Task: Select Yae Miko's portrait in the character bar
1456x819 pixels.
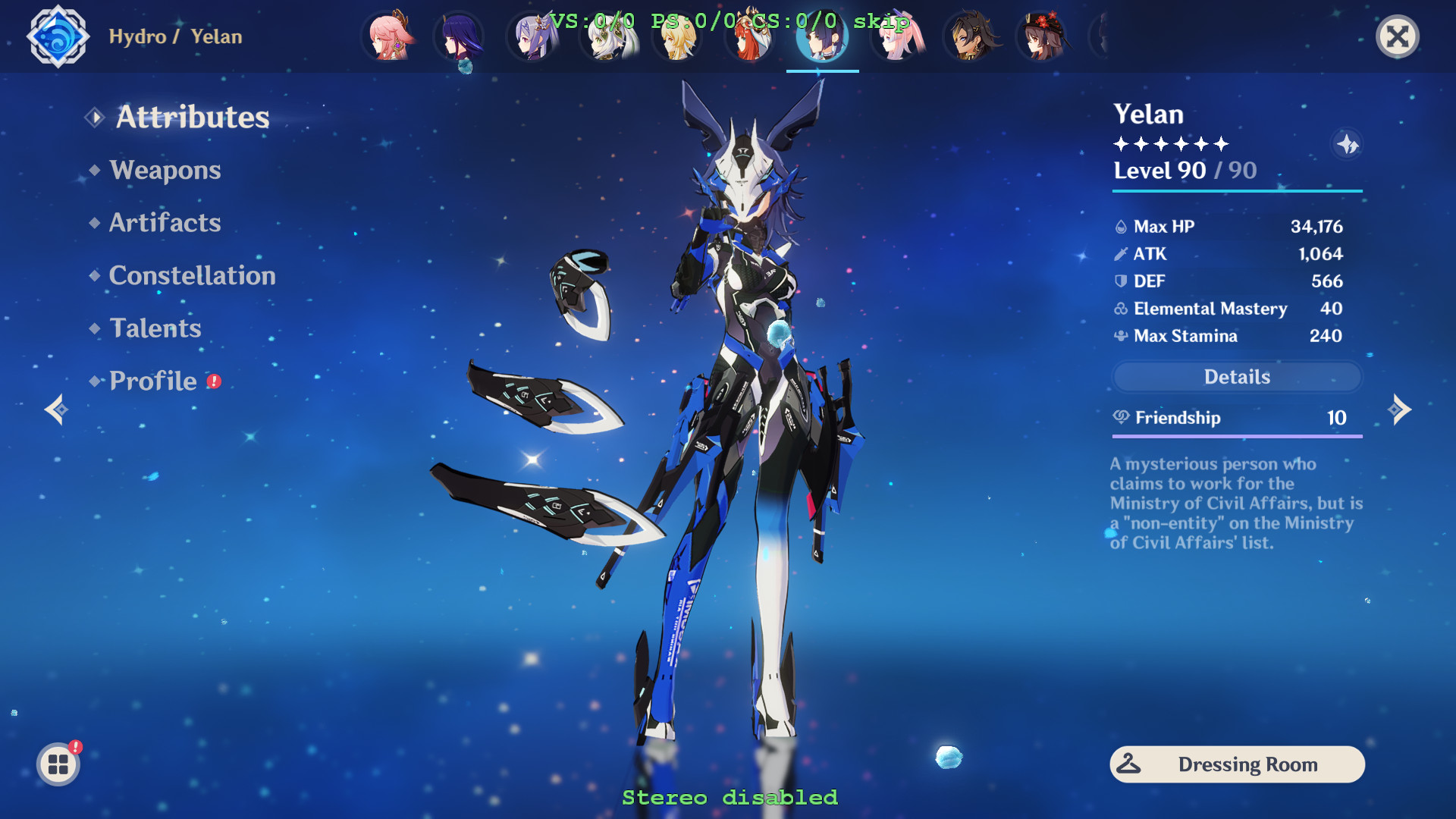Action: click(x=391, y=36)
